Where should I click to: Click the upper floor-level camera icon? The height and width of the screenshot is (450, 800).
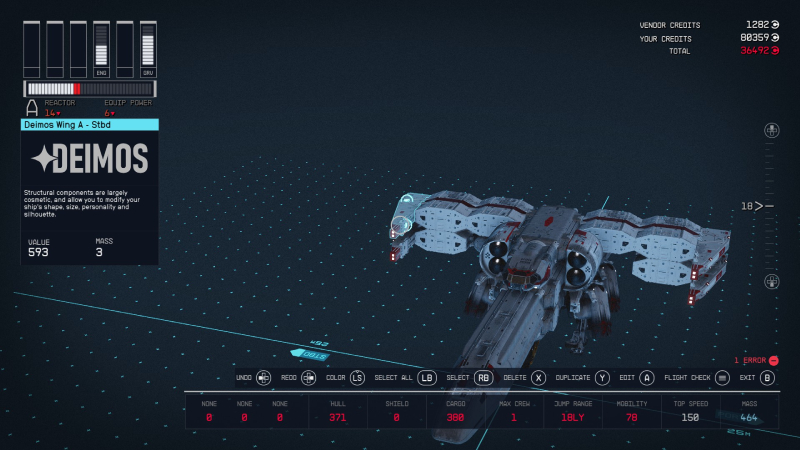(771, 131)
